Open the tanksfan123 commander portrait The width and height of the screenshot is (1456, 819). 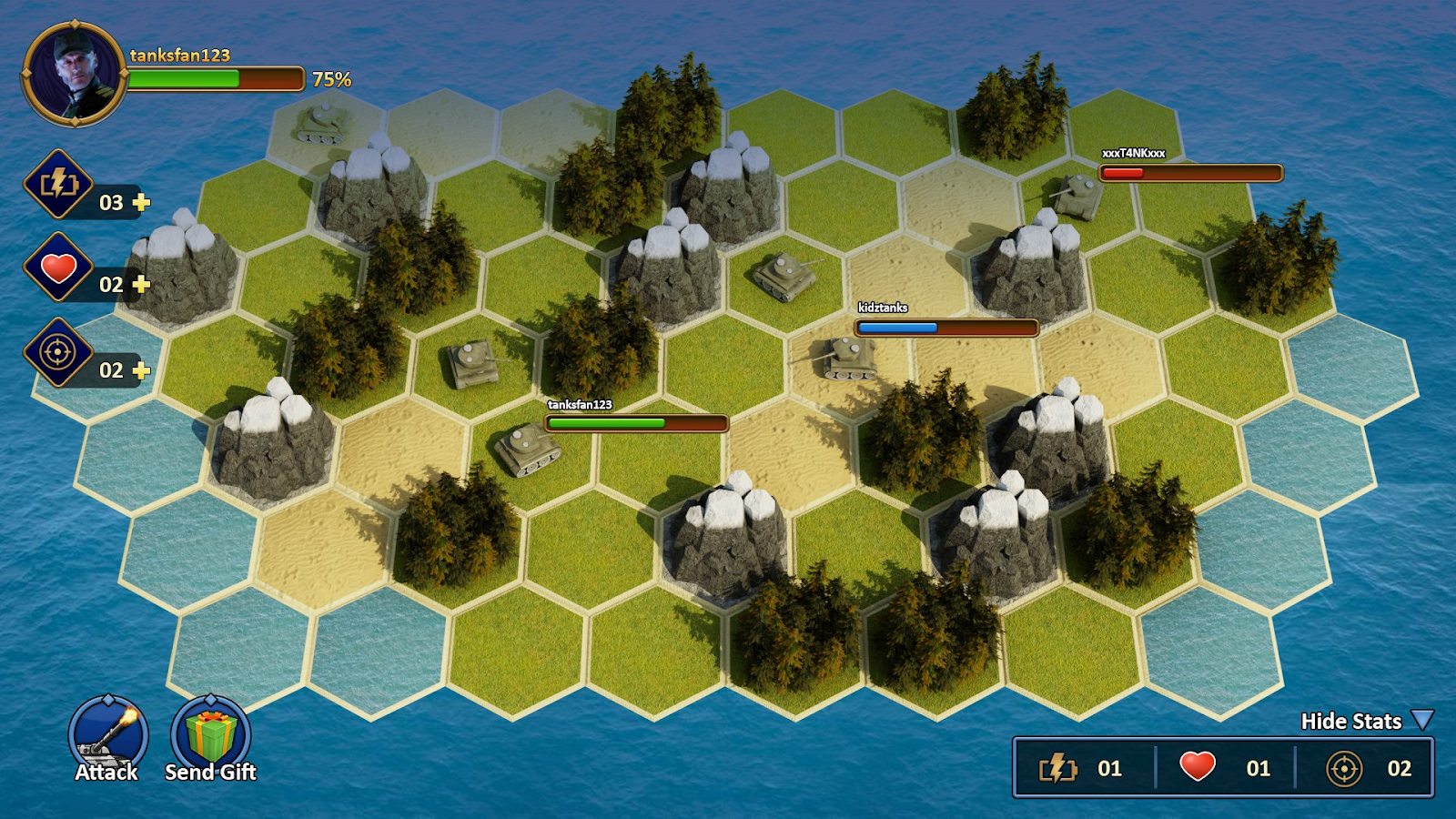click(x=75, y=74)
